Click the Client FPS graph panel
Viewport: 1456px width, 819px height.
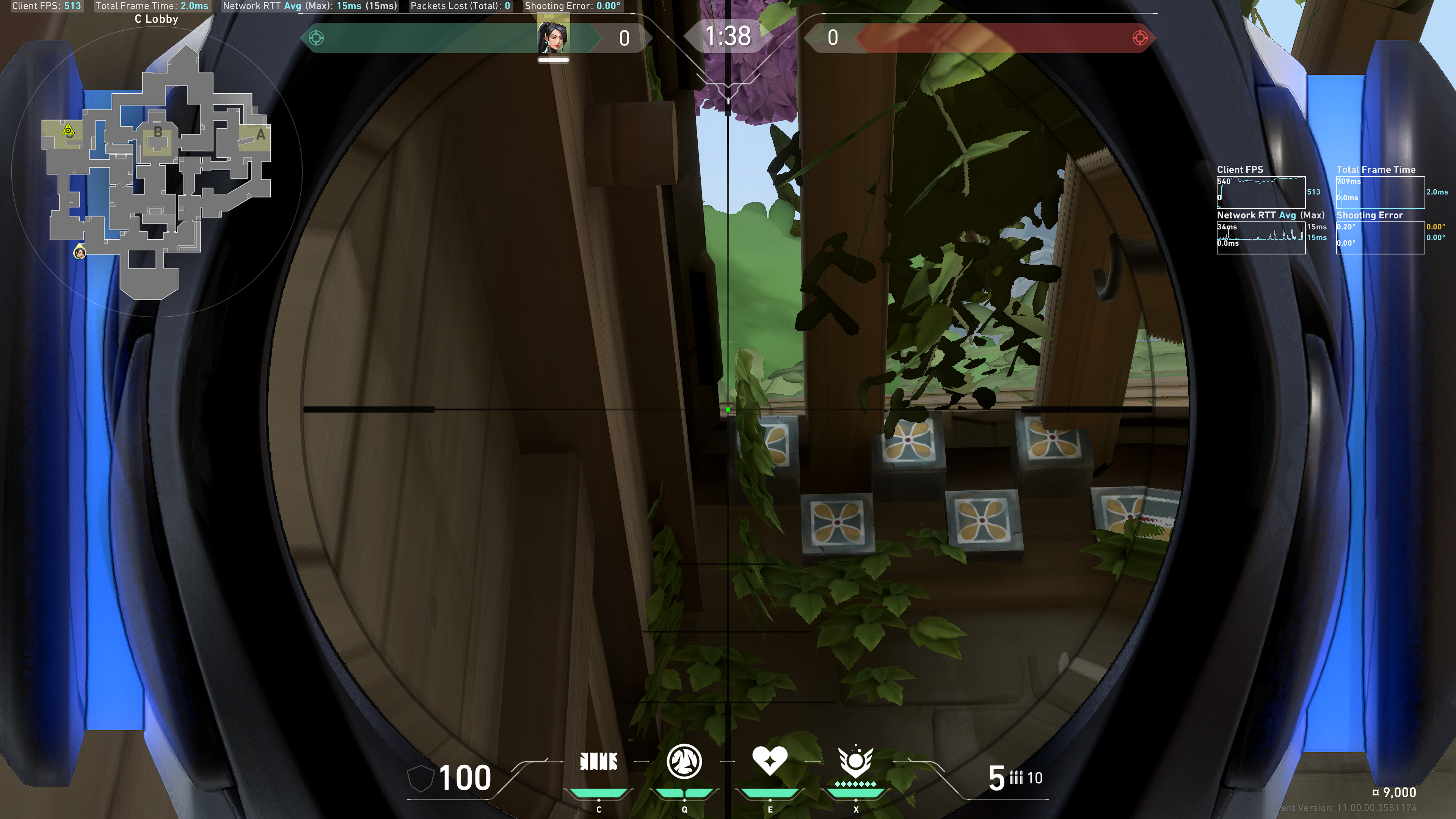pos(1261,192)
